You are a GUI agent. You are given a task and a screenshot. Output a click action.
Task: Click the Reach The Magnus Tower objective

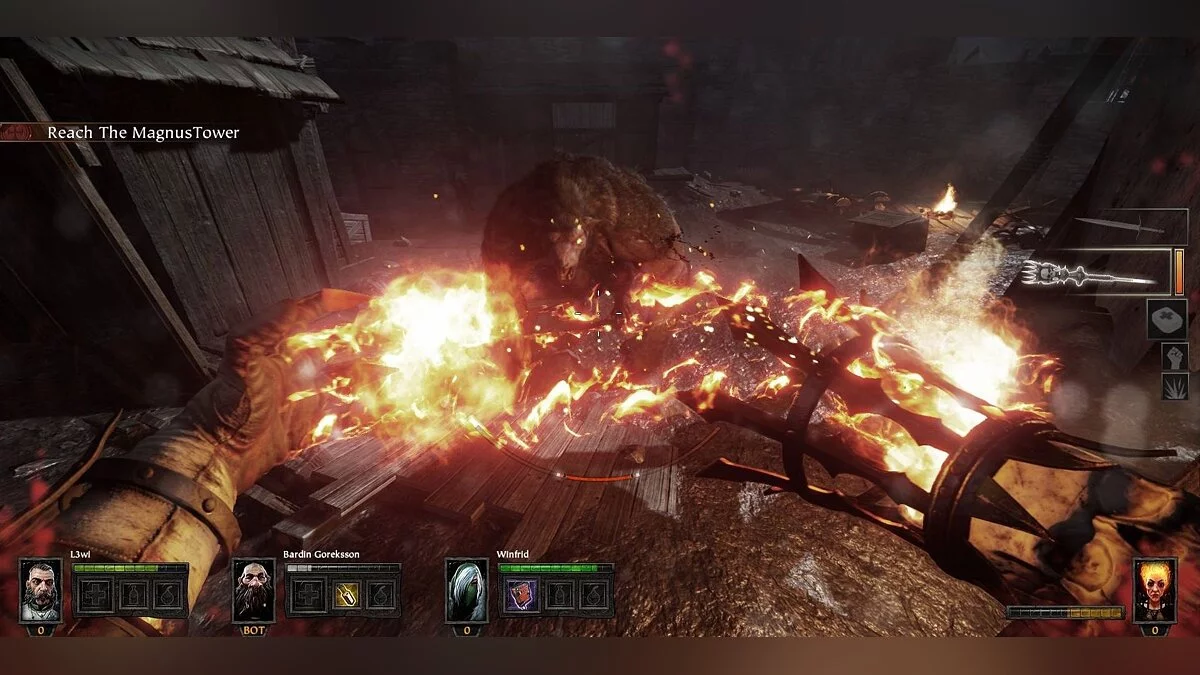point(143,132)
